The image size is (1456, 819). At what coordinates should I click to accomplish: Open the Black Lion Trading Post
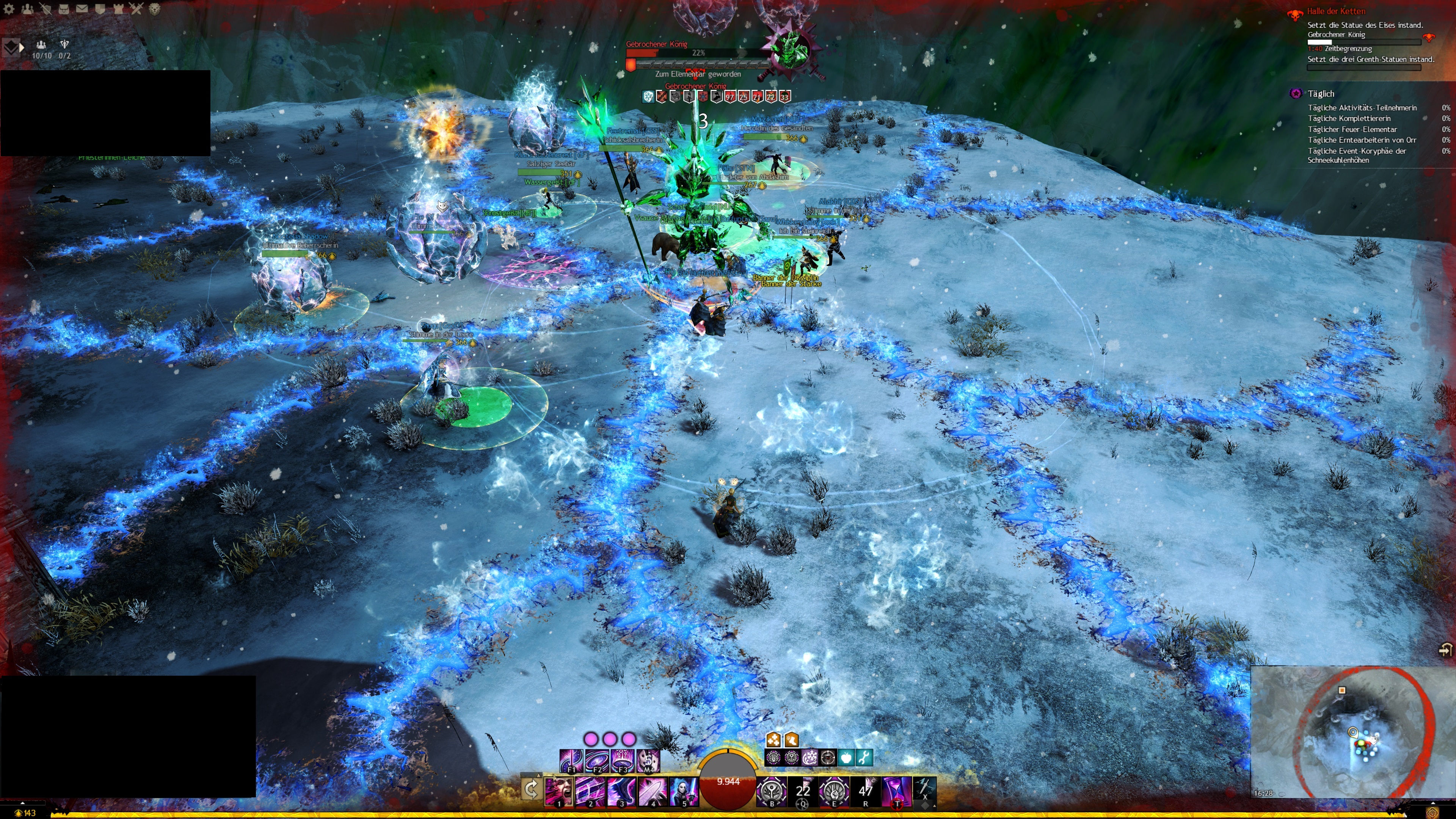pos(154,8)
